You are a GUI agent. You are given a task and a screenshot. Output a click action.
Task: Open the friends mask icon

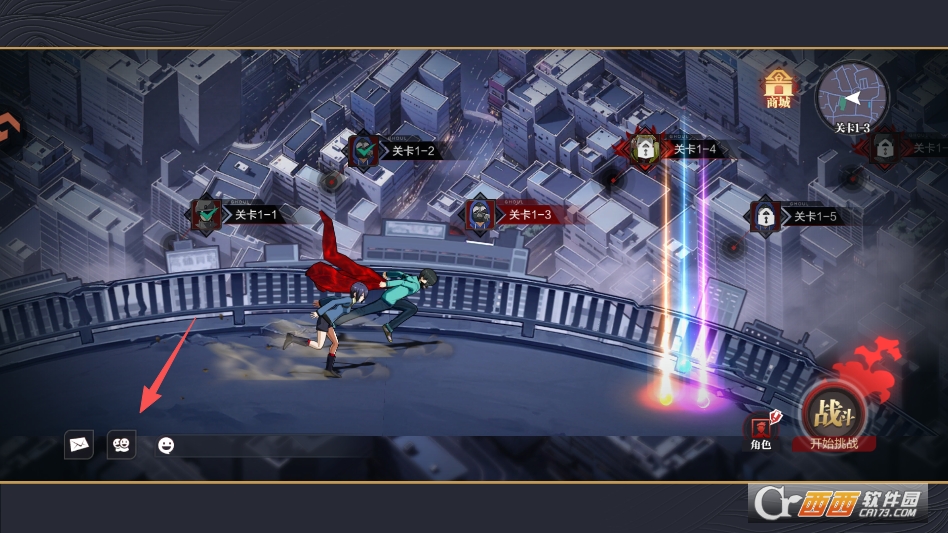(121, 444)
